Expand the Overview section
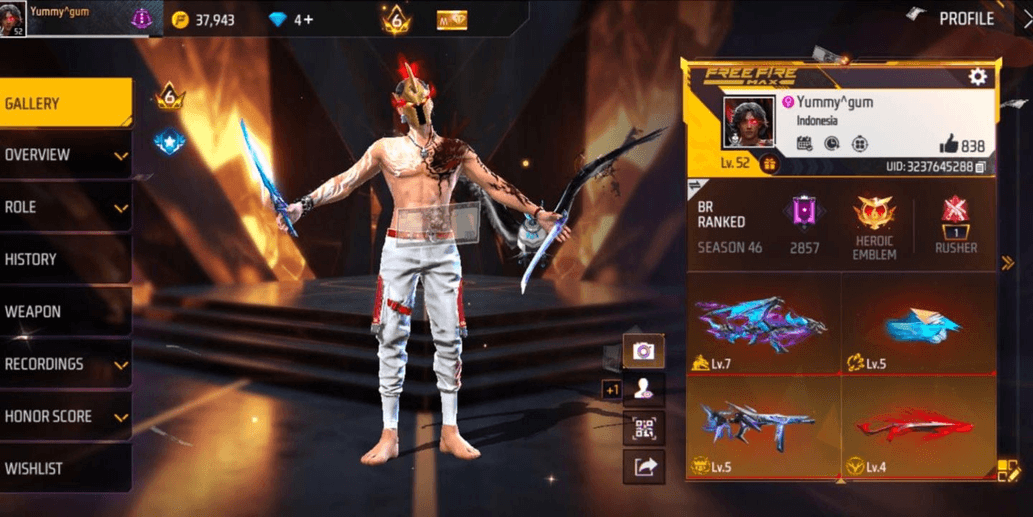Viewport: 1033px width, 517px height. 65,155
